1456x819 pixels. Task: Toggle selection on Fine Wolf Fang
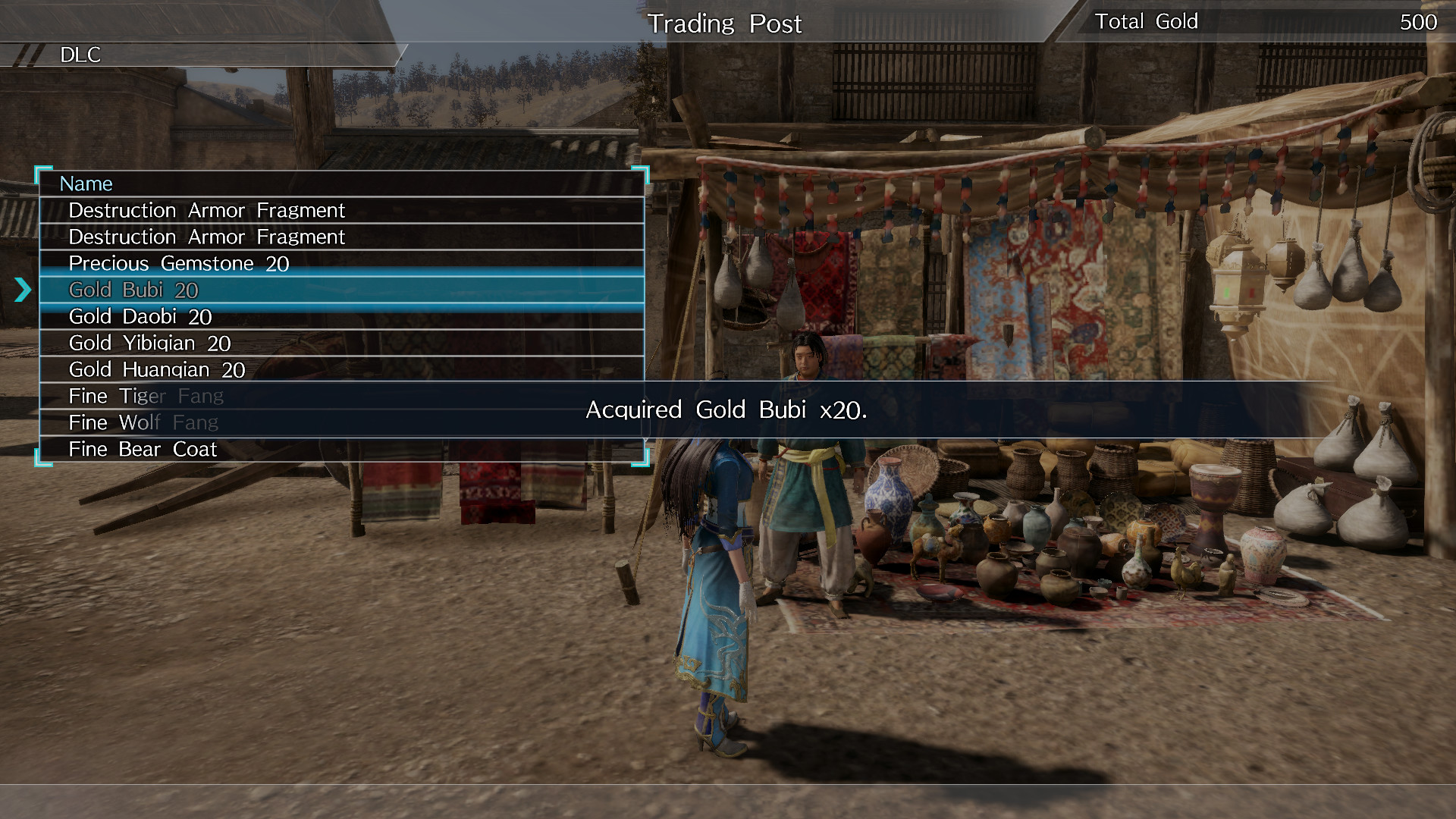coord(143,422)
